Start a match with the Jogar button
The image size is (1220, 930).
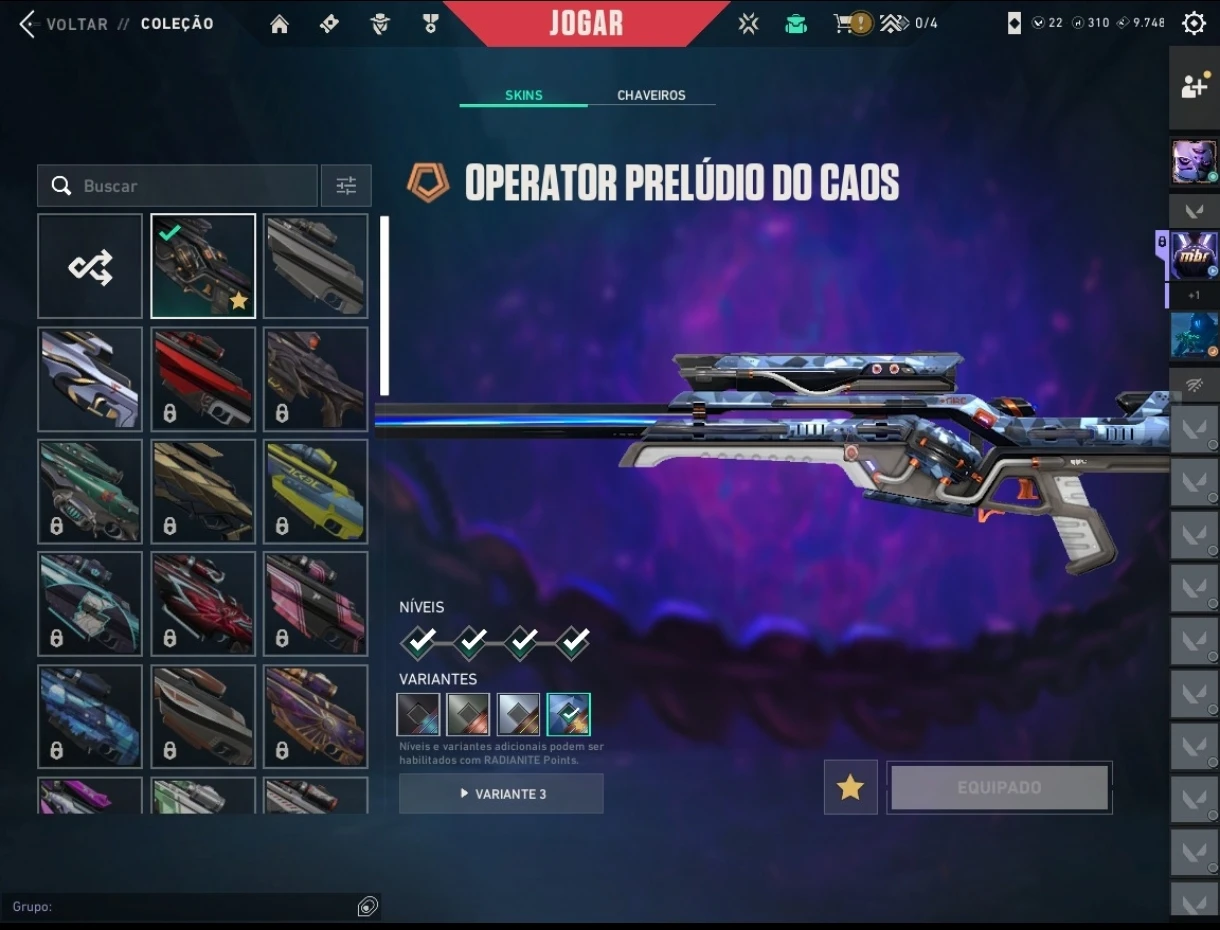(586, 23)
